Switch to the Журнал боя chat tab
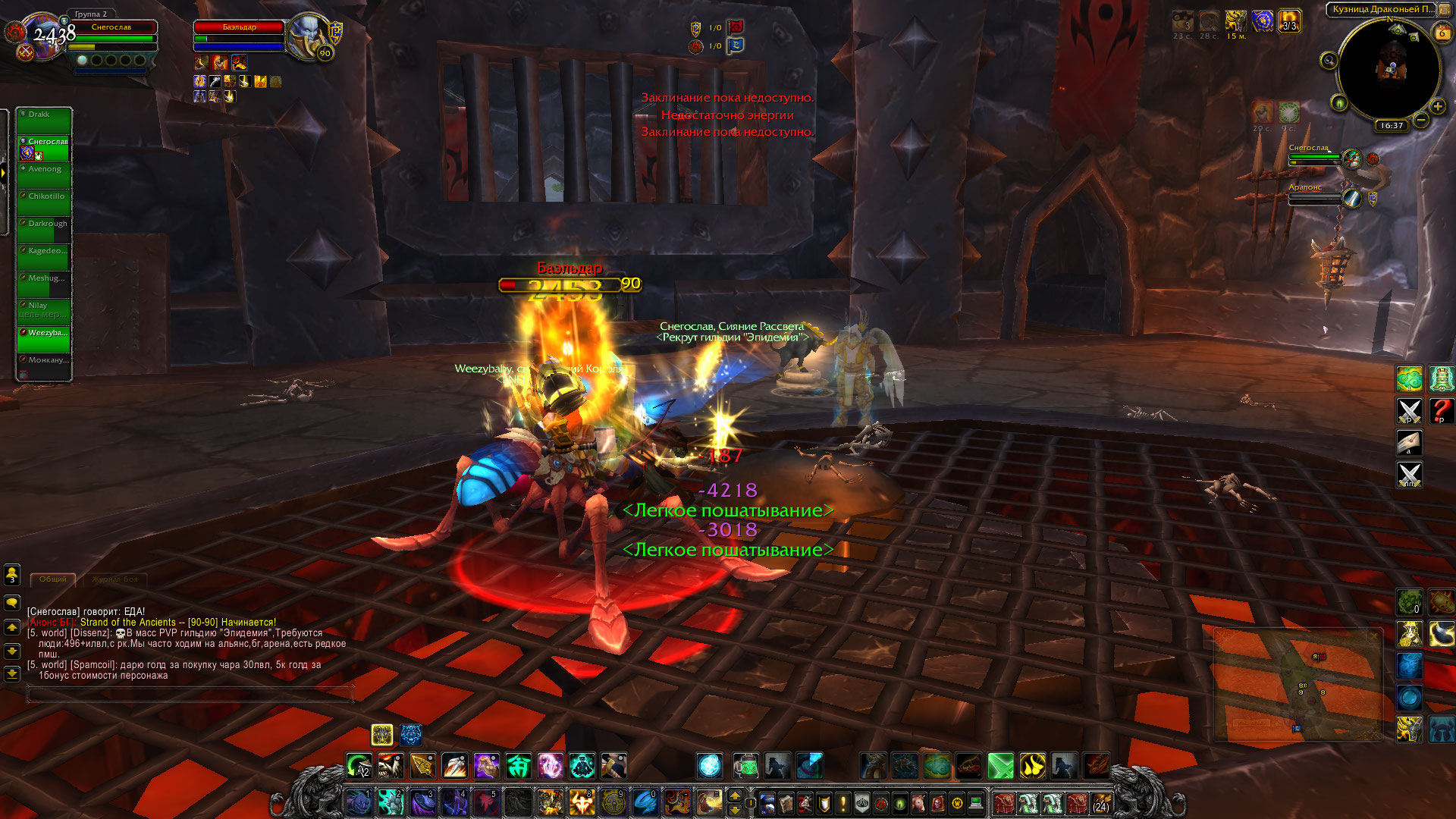This screenshot has width=1456, height=819. (x=115, y=579)
